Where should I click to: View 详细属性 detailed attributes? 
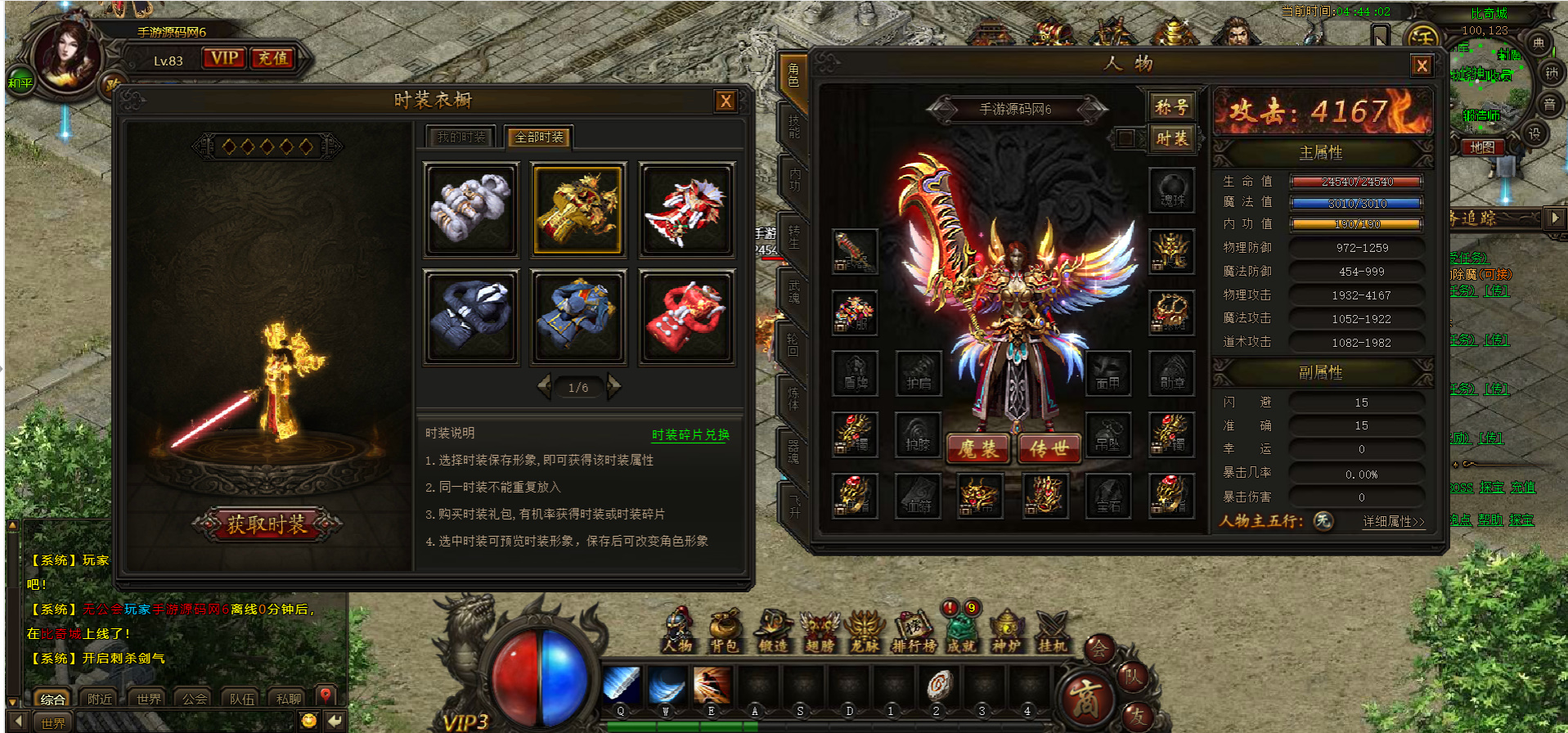[x=1393, y=521]
